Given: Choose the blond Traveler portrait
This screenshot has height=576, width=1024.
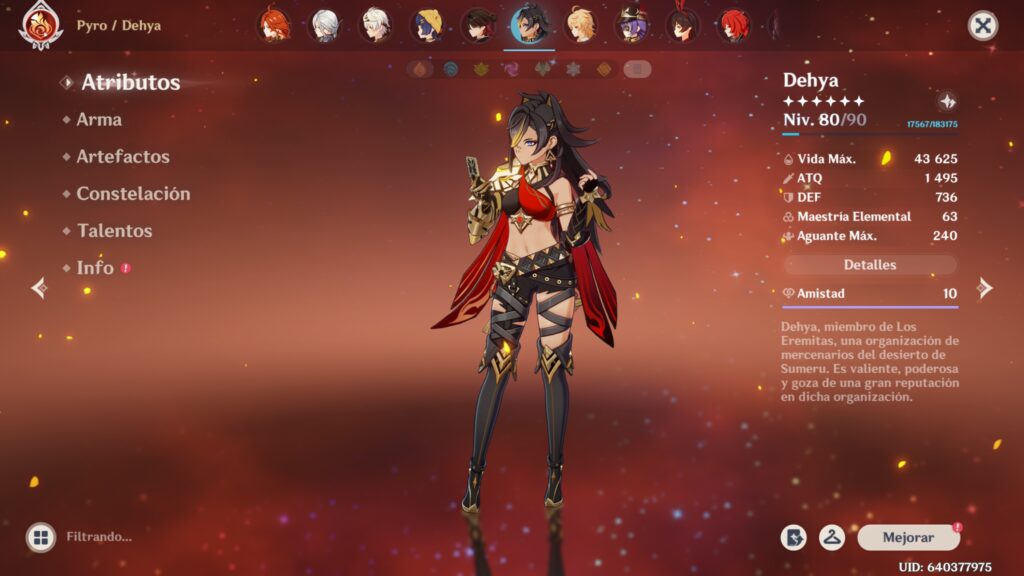Looking at the screenshot, I should pos(580,25).
